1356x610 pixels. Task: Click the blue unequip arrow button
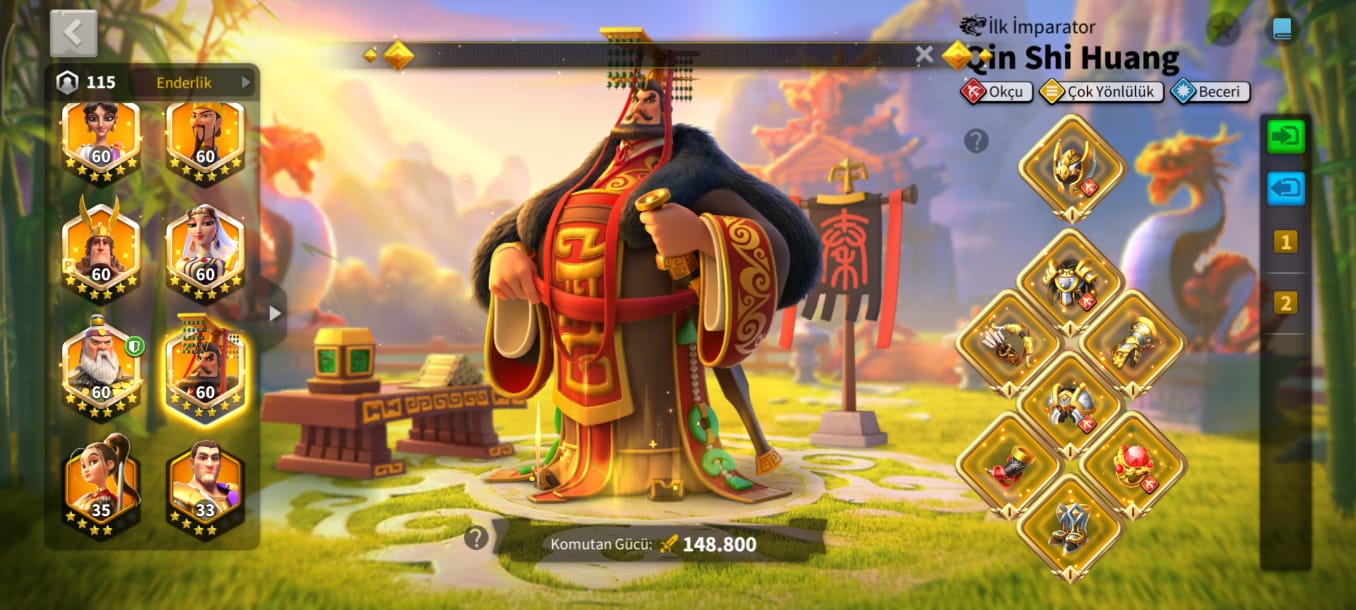click(x=1285, y=188)
